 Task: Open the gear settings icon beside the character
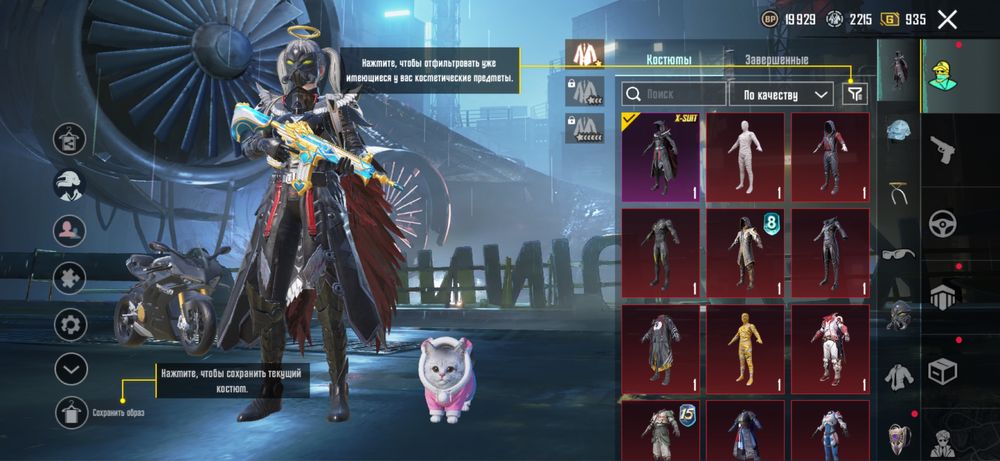(x=71, y=323)
